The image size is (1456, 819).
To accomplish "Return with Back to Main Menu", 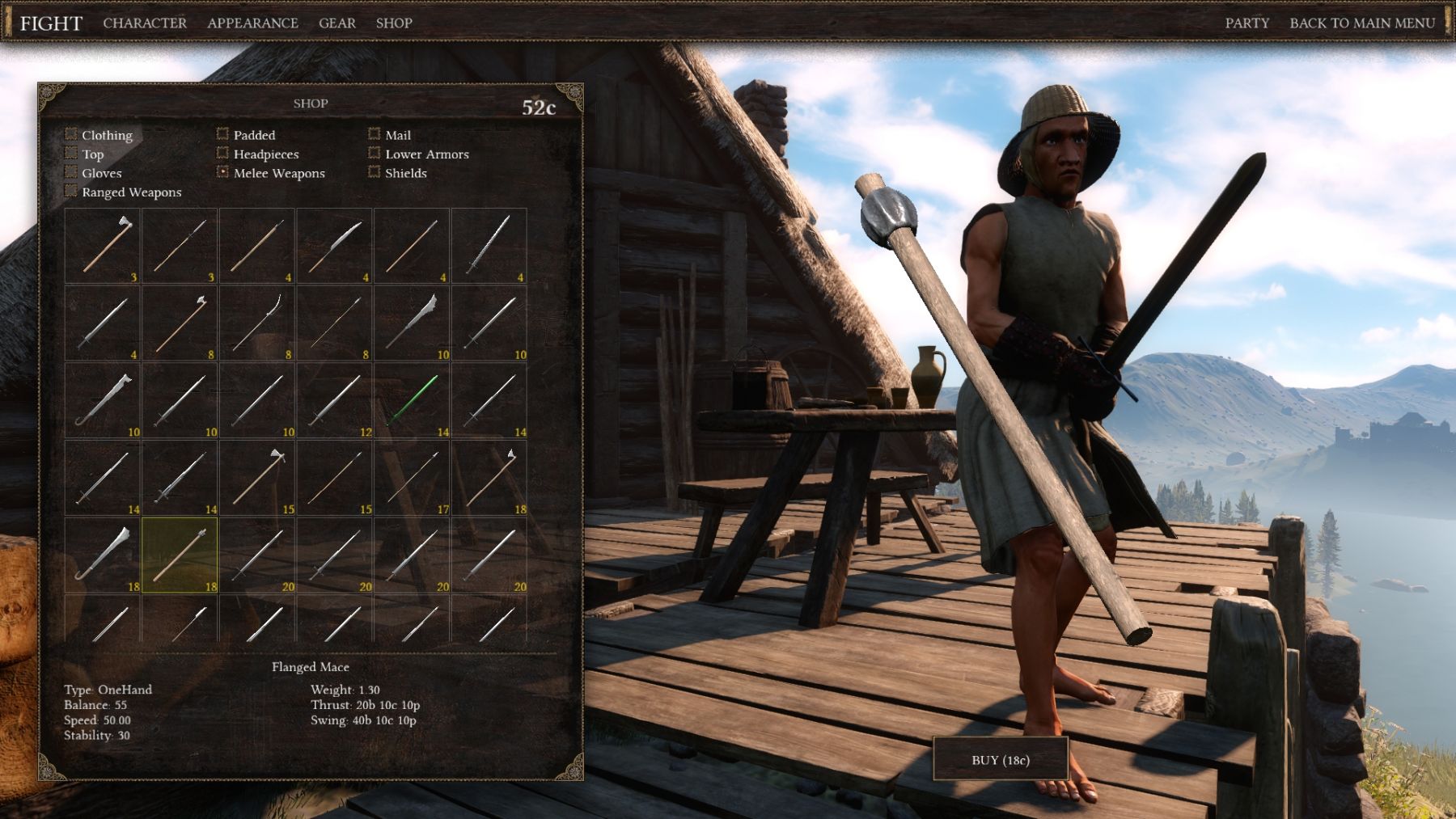I will (x=1362, y=23).
